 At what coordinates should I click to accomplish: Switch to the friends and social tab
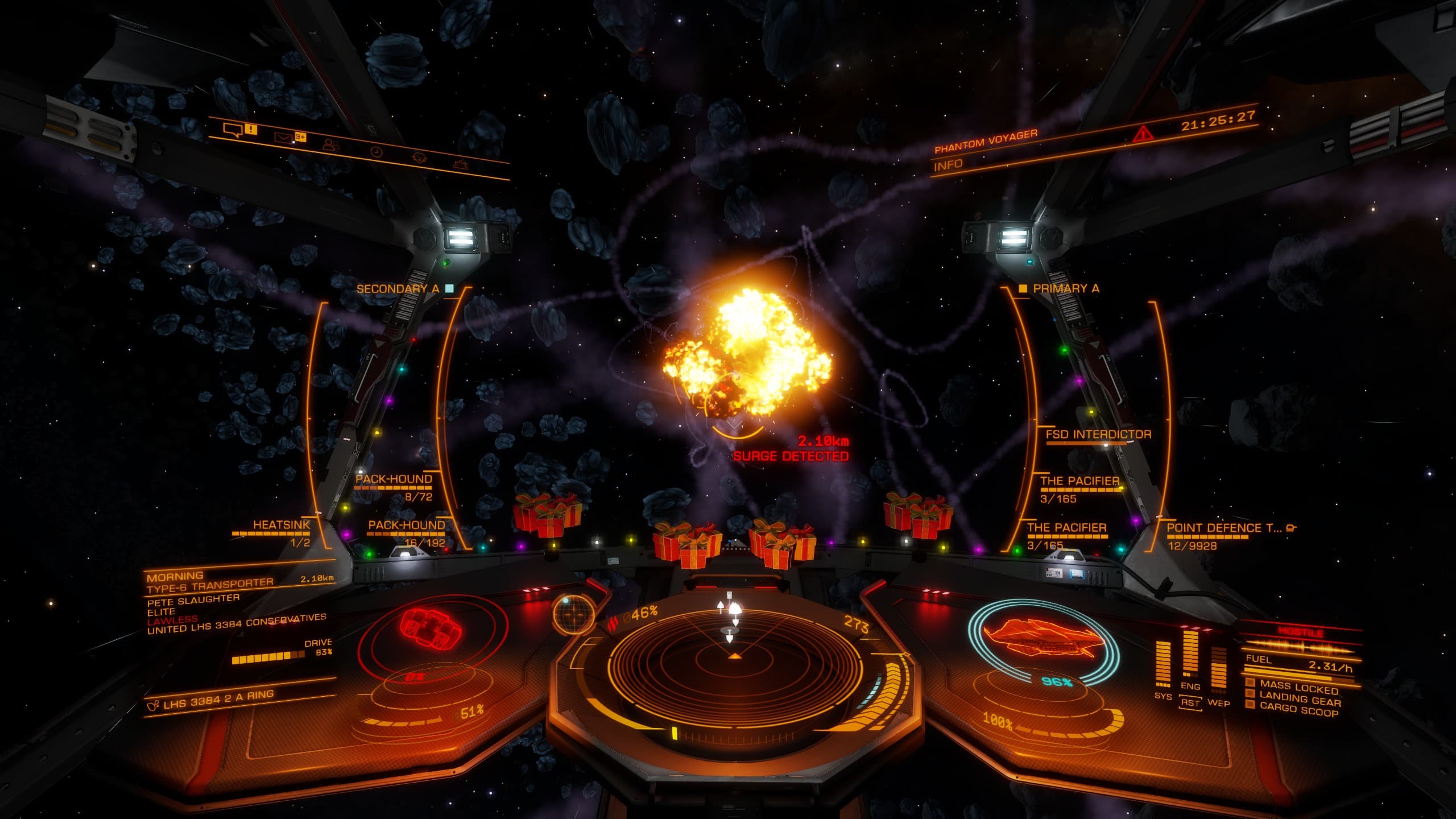(329, 144)
